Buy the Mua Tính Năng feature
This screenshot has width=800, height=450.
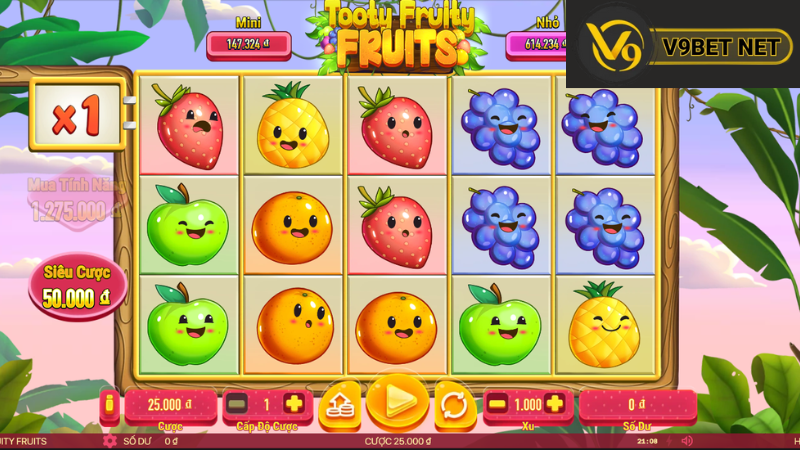click(x=70, y=200)
